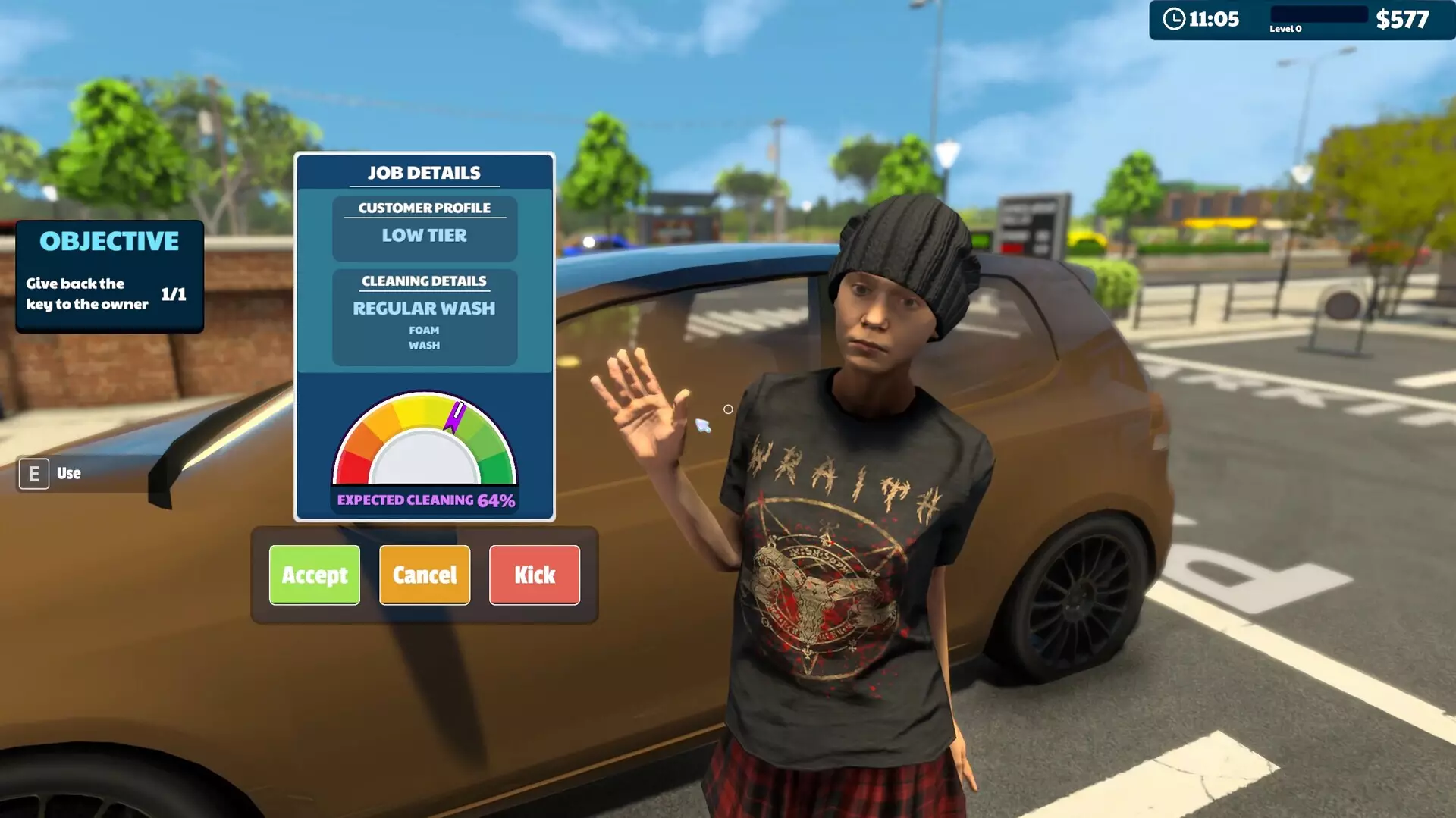Click the purple marker on the cleaning gauge
Screen dimensions: 1456x818
tap(453, 415)
